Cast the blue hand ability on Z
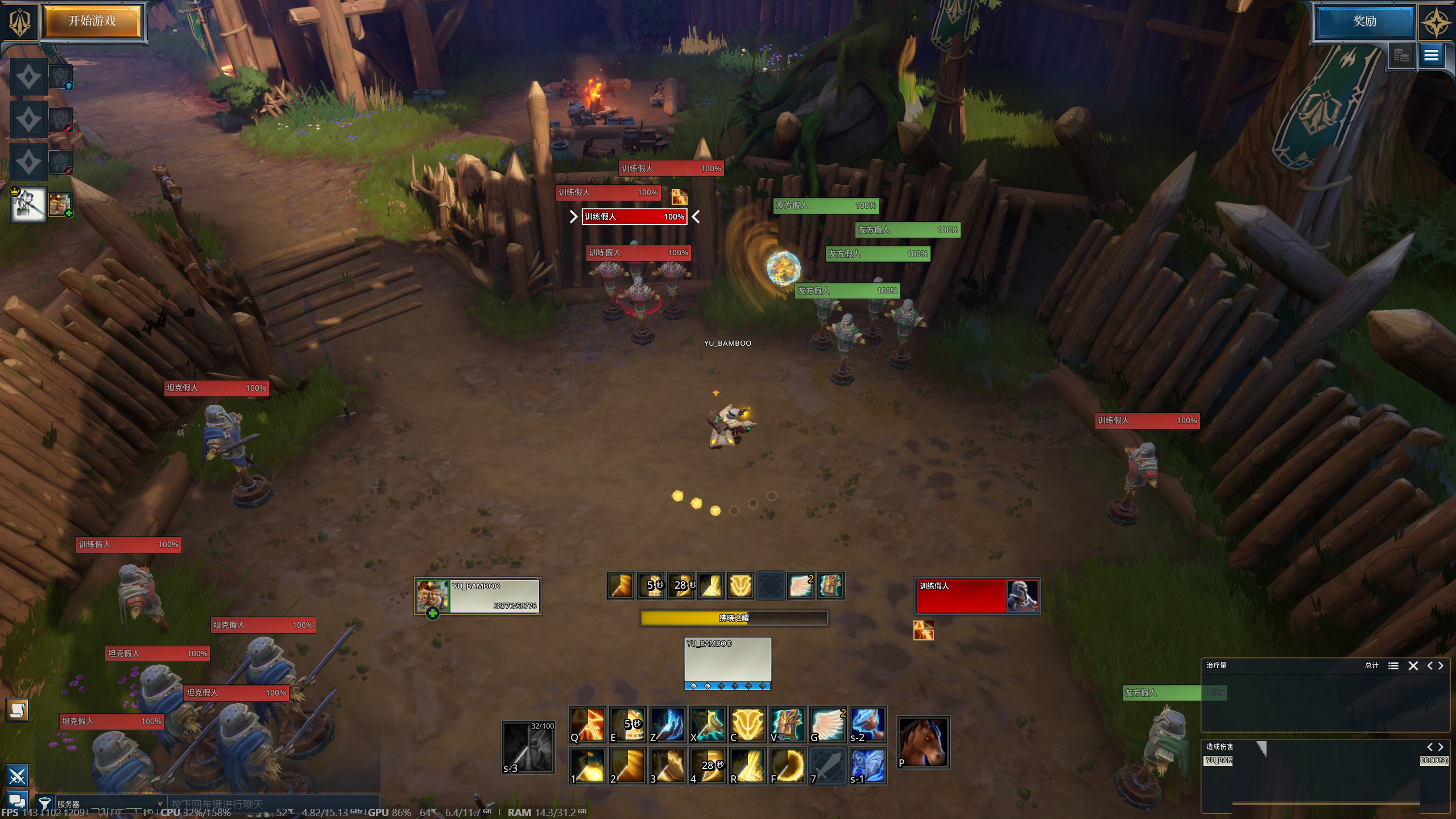The image size is (1456, 819). coord(668,725)
